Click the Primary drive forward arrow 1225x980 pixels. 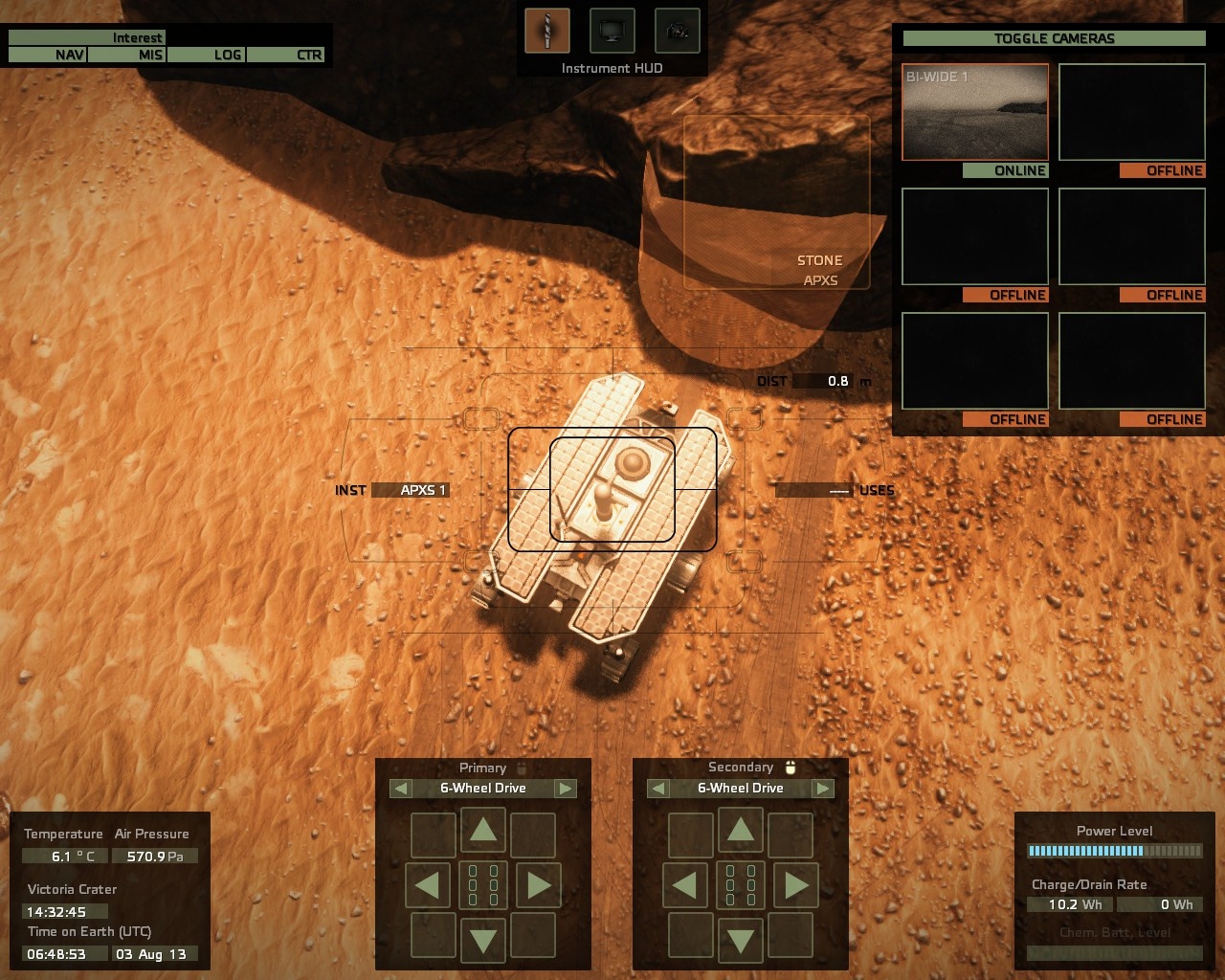[x=483, y=830]
